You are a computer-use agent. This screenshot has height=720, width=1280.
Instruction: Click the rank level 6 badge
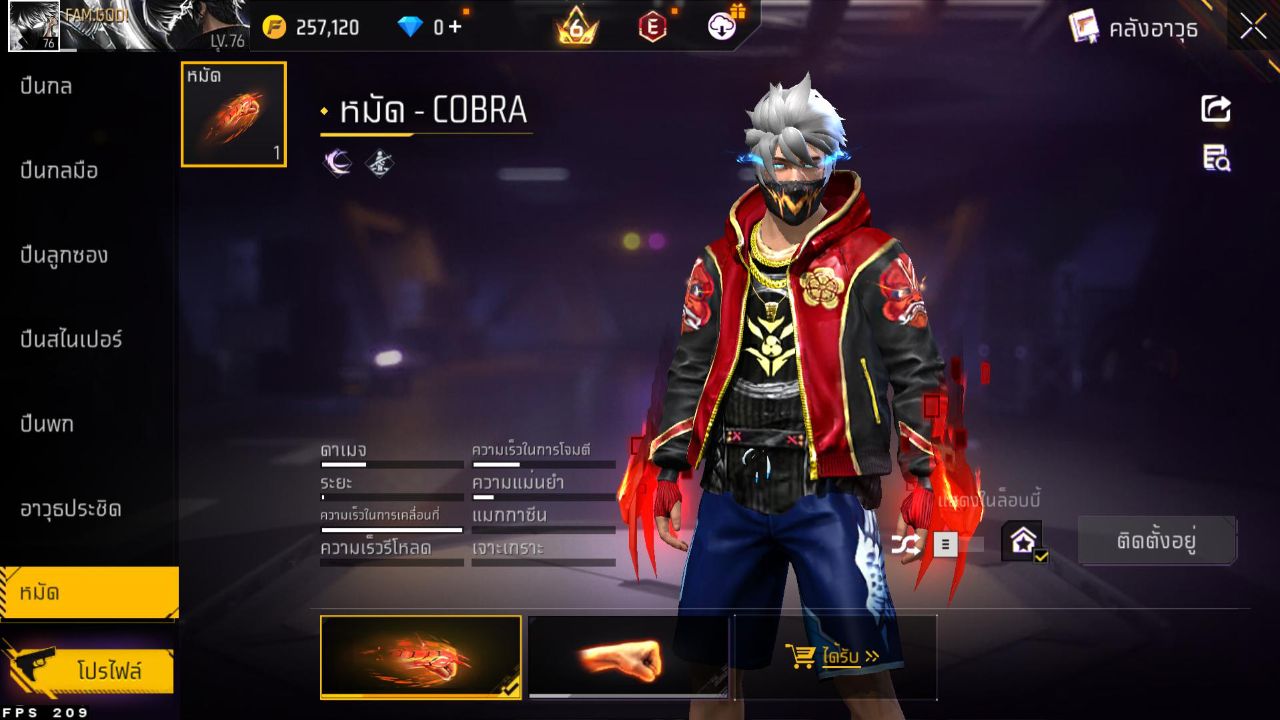tap(573, 27)
